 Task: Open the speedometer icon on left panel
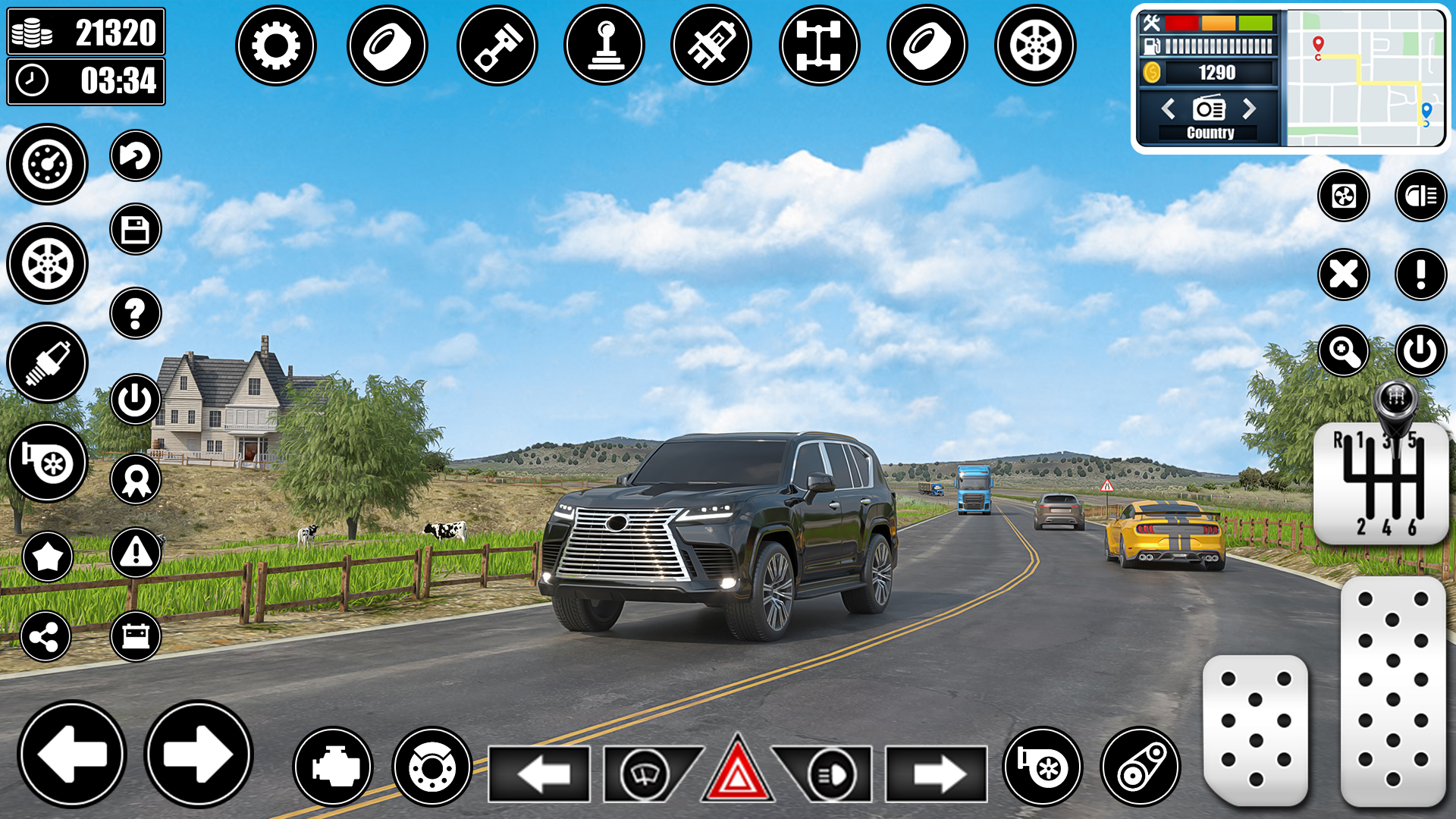coord(47,164)
